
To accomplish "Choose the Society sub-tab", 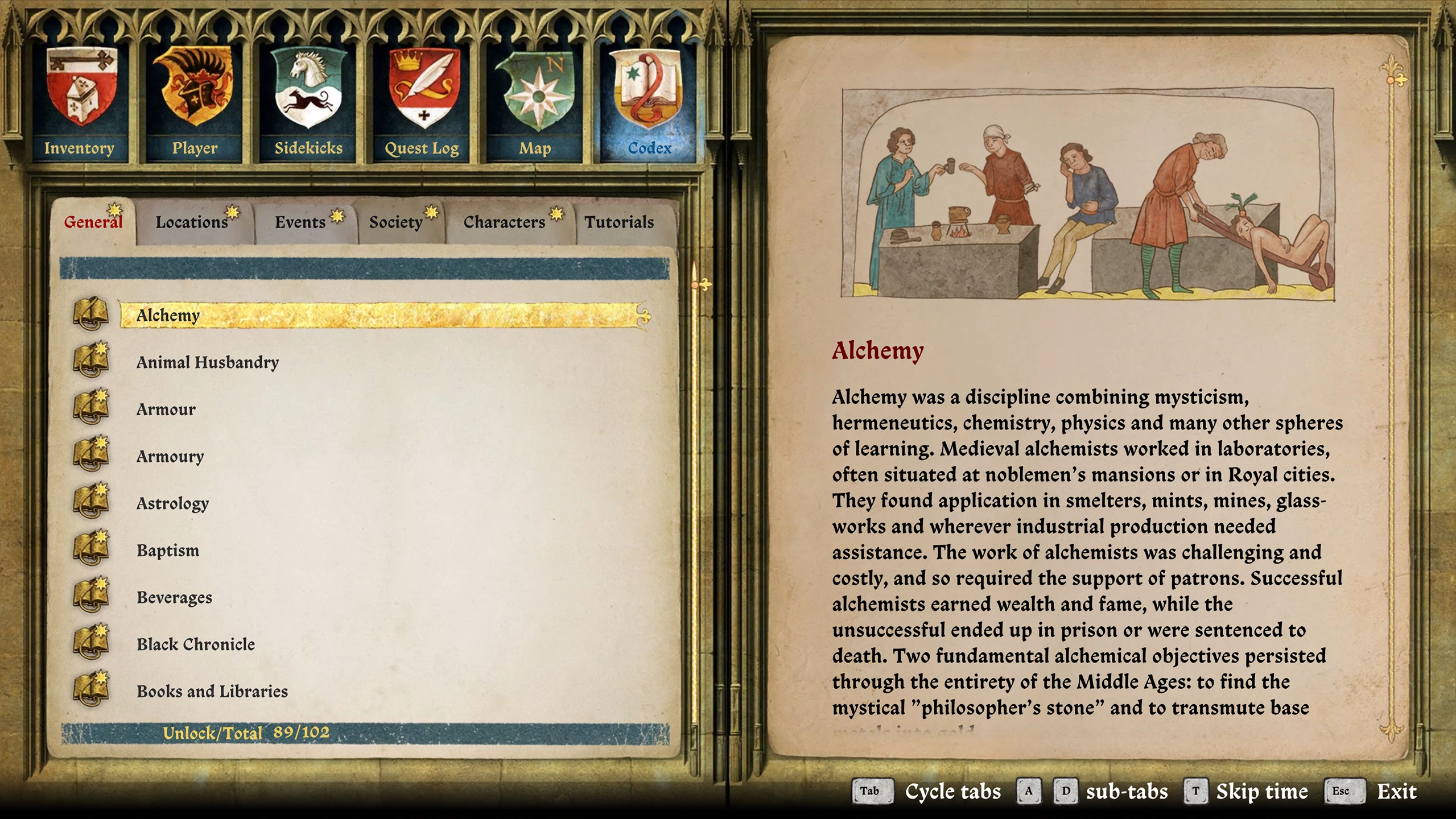I will coord(396,222).
